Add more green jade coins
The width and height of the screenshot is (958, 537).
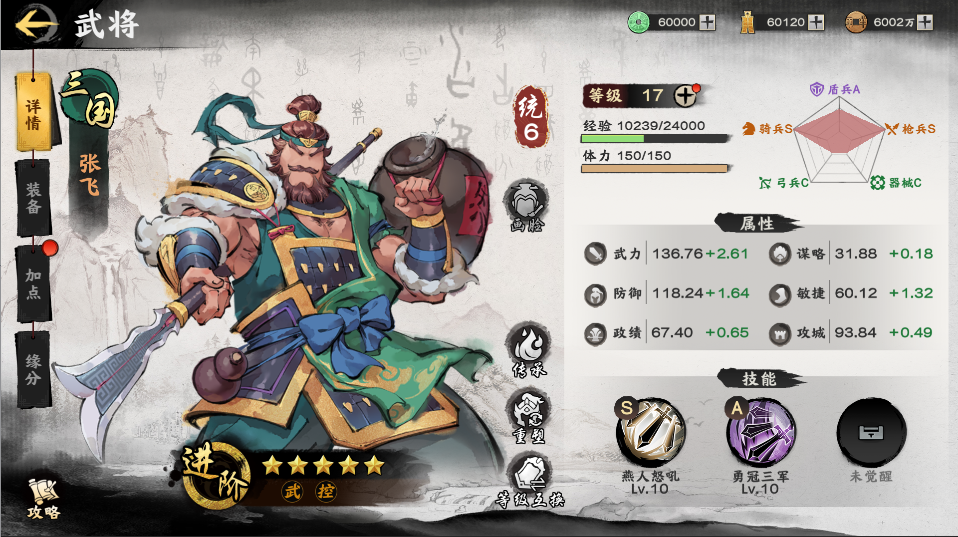coord(707,22)
